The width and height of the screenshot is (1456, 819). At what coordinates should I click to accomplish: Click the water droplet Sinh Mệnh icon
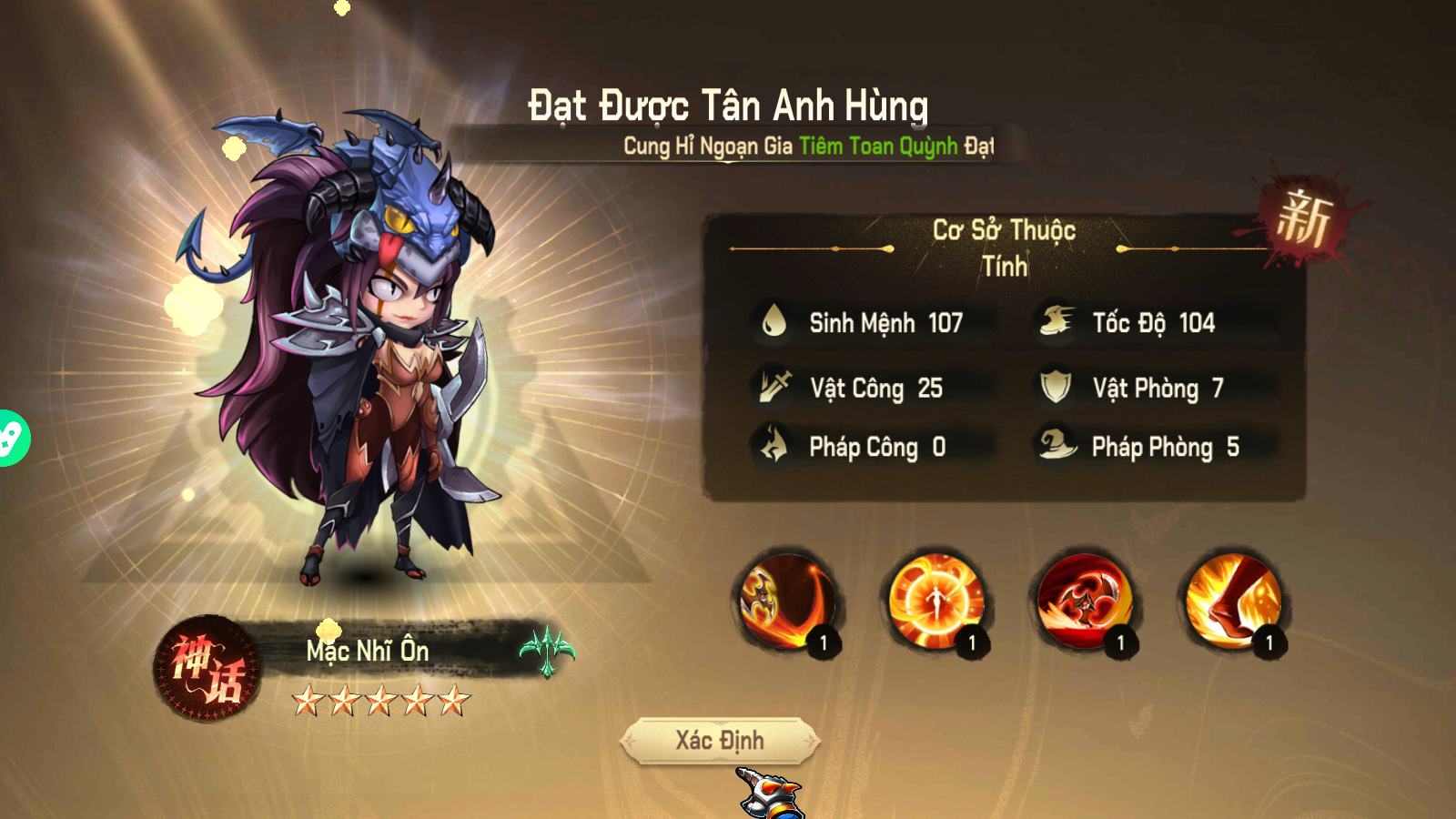(x=774, y=321)
